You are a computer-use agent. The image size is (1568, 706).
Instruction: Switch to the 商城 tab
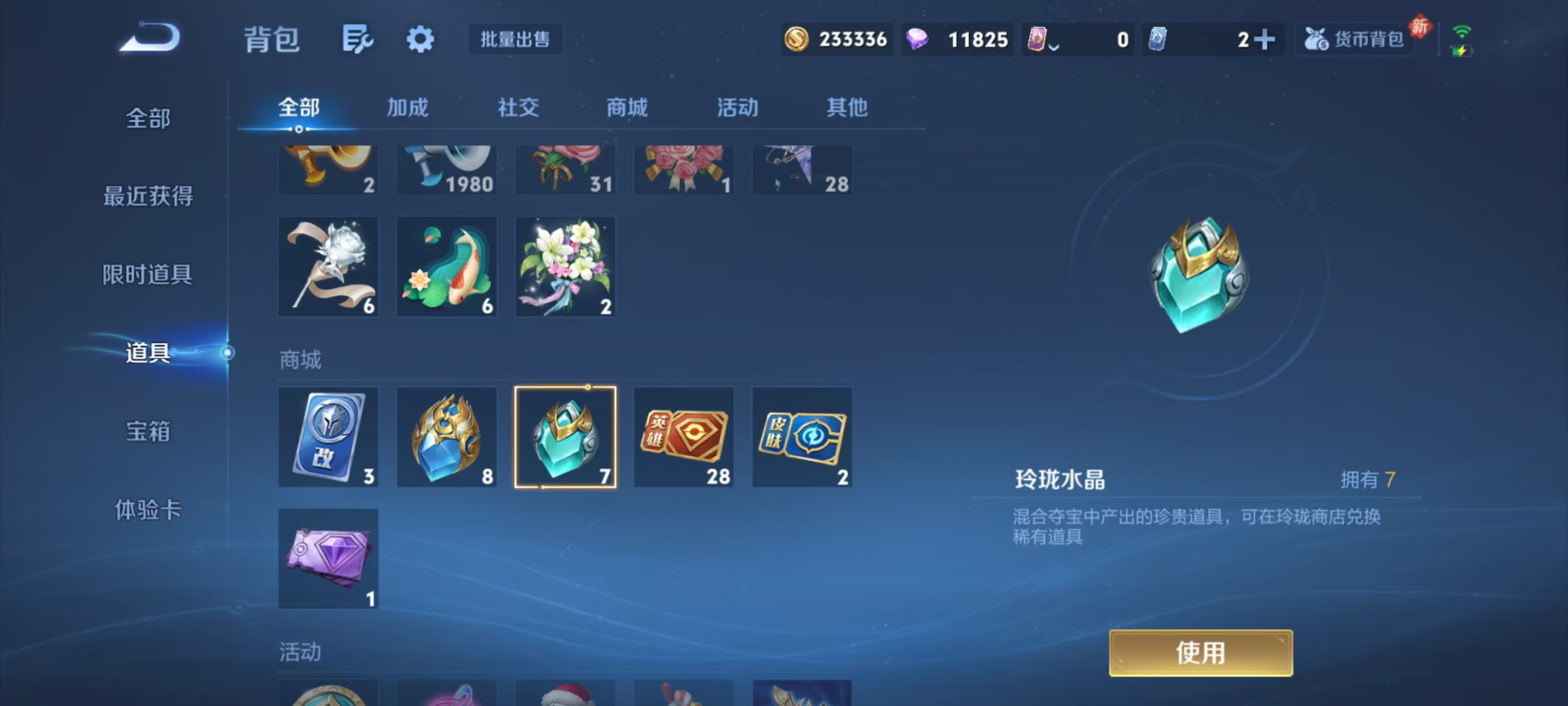pos(628,108)
